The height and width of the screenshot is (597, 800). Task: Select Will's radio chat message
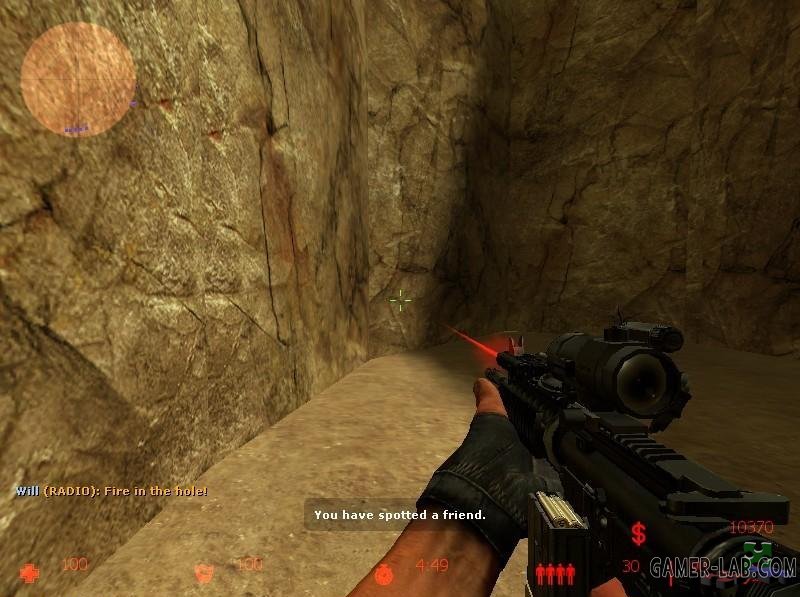tap(111, 491)
